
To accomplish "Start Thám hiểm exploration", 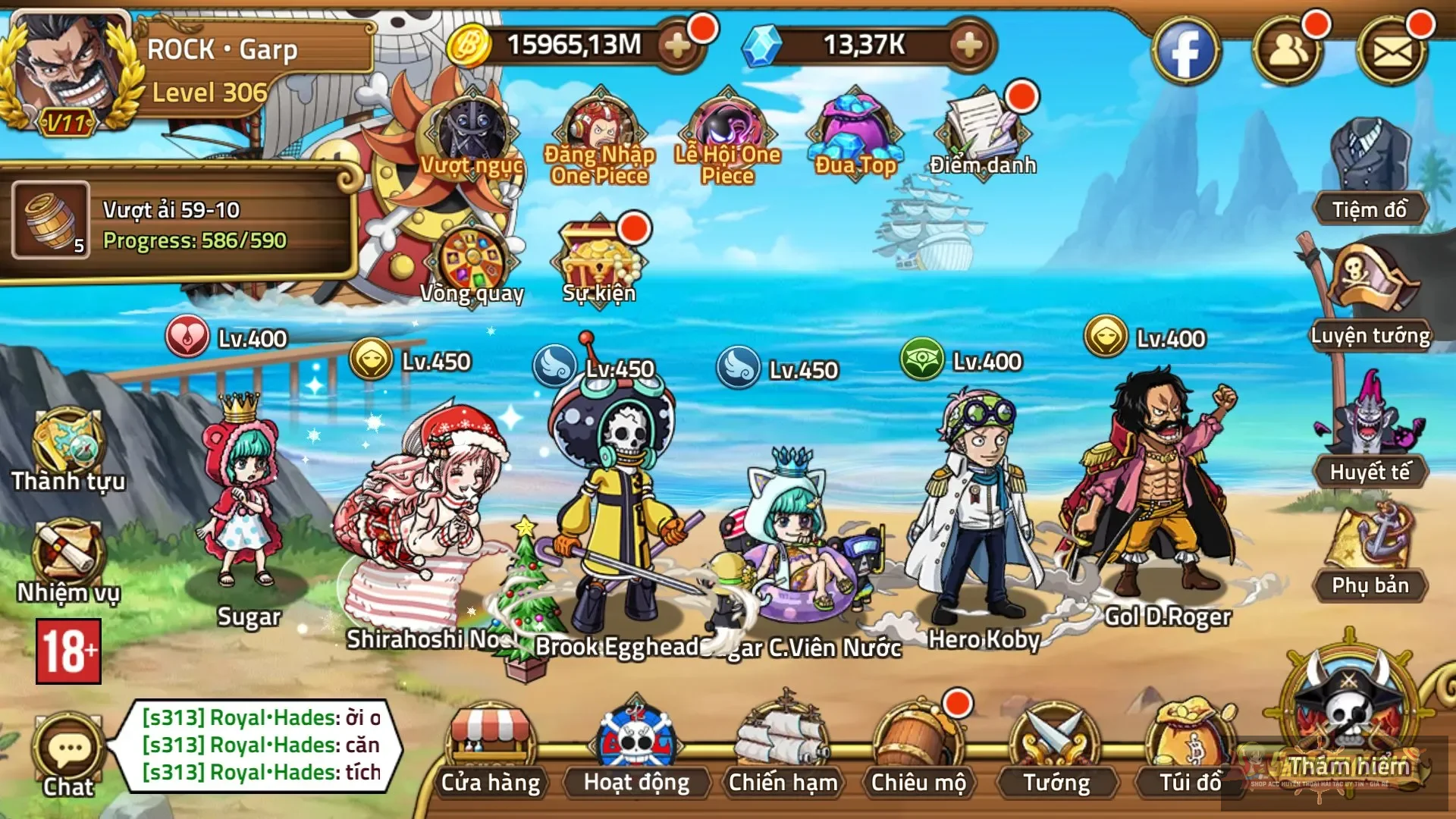I will (x=1348, y=720).
